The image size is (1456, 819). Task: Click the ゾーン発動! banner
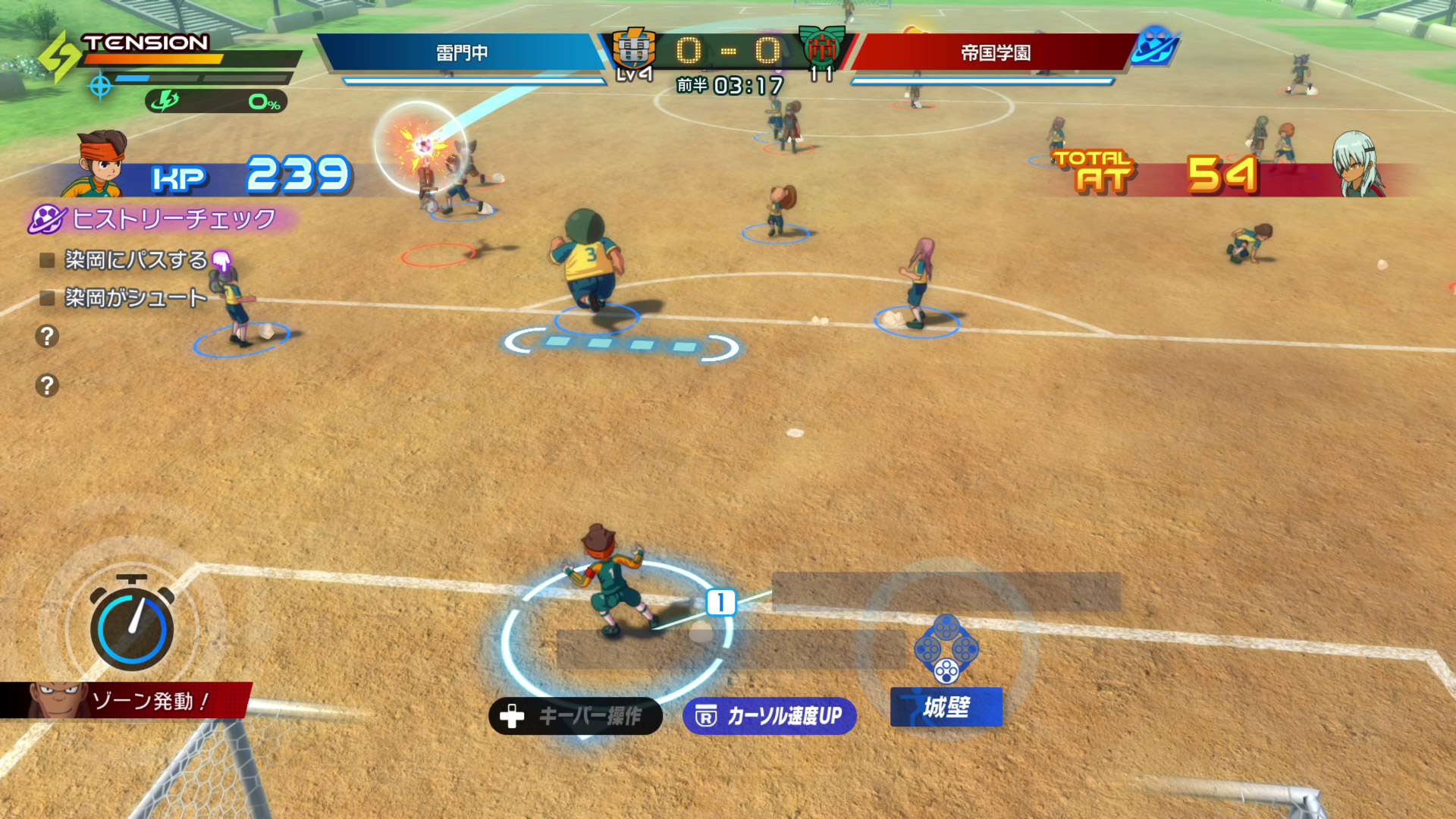pyautogui.click(x=129, y=701)
